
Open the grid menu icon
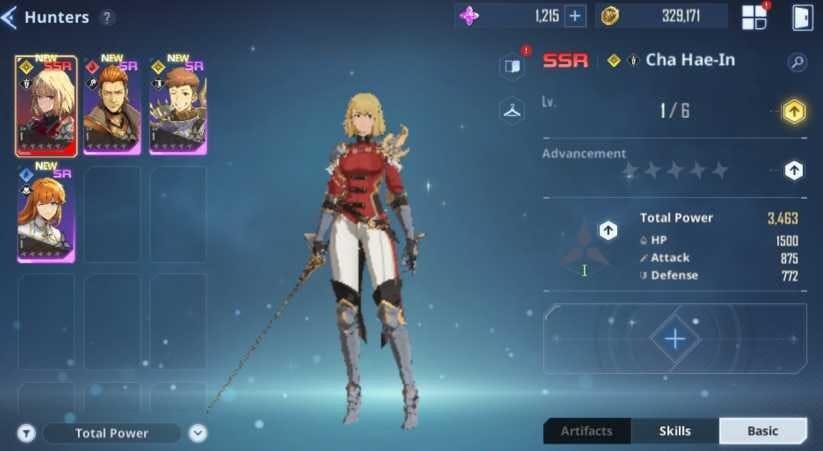pos(754,17)
